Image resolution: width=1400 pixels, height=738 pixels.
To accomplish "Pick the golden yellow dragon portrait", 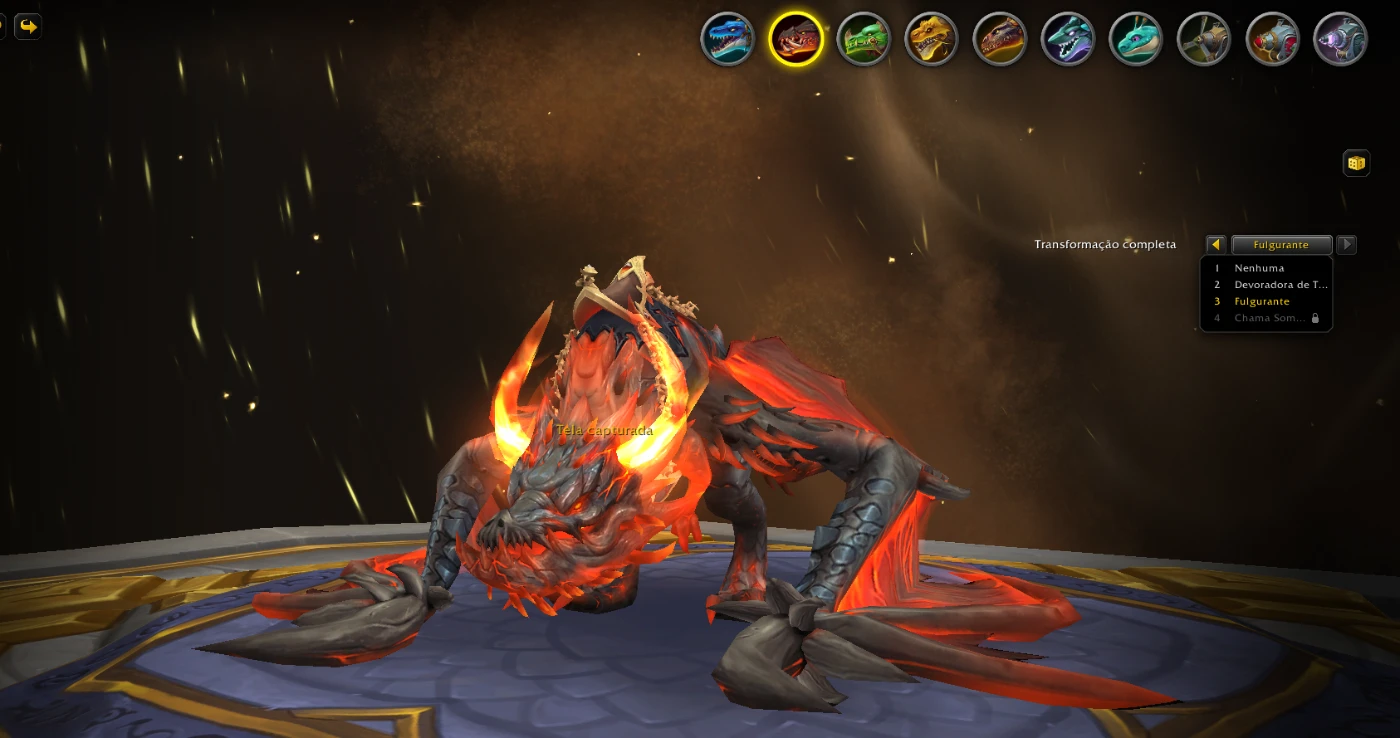I will (932, 39).
